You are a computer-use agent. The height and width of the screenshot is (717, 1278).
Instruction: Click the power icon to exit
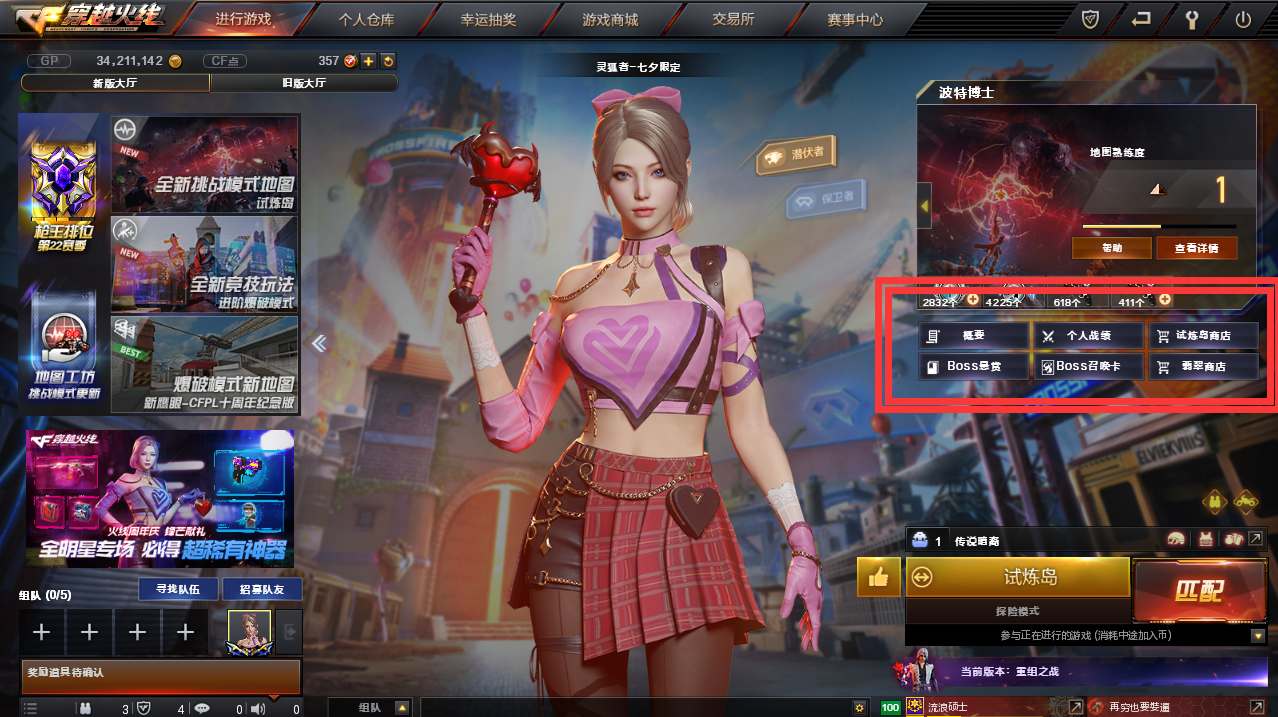coord(1243,19)
